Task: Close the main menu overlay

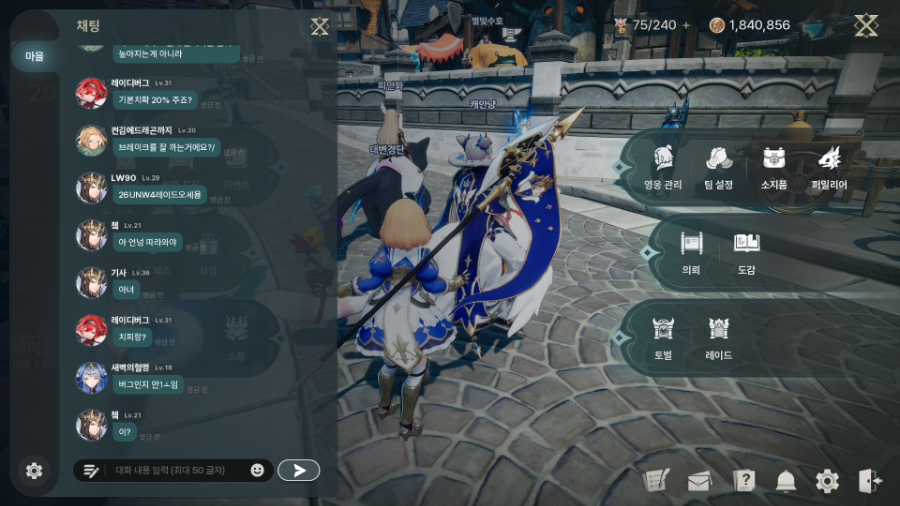Action: pos(866,26)
